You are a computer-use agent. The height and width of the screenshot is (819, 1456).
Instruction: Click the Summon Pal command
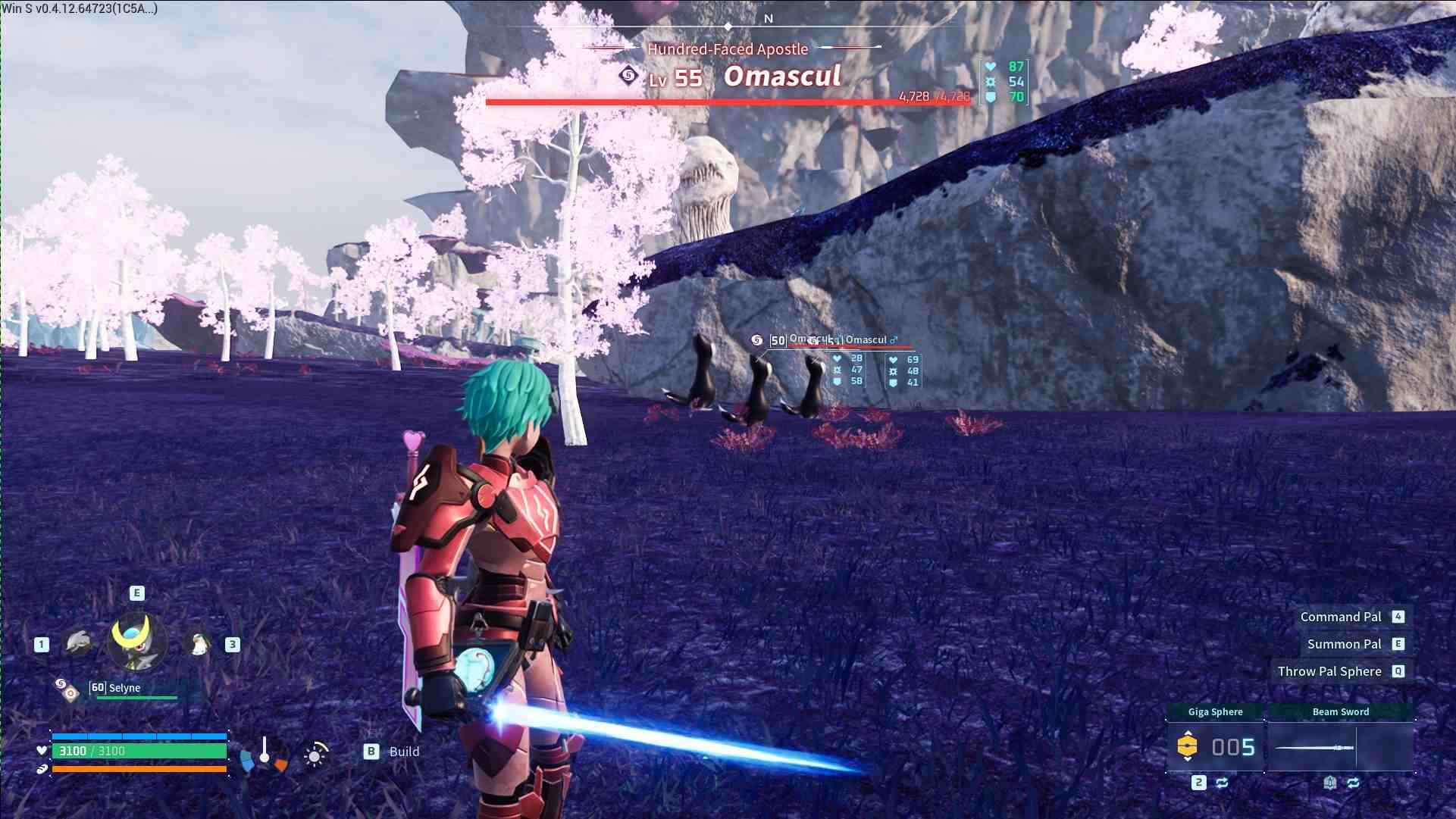1345,643
